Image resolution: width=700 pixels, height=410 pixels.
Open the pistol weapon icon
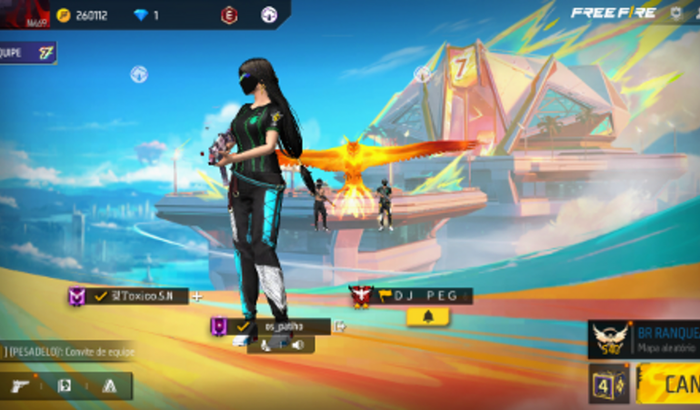pyautogui.click(x=20, y=385)
